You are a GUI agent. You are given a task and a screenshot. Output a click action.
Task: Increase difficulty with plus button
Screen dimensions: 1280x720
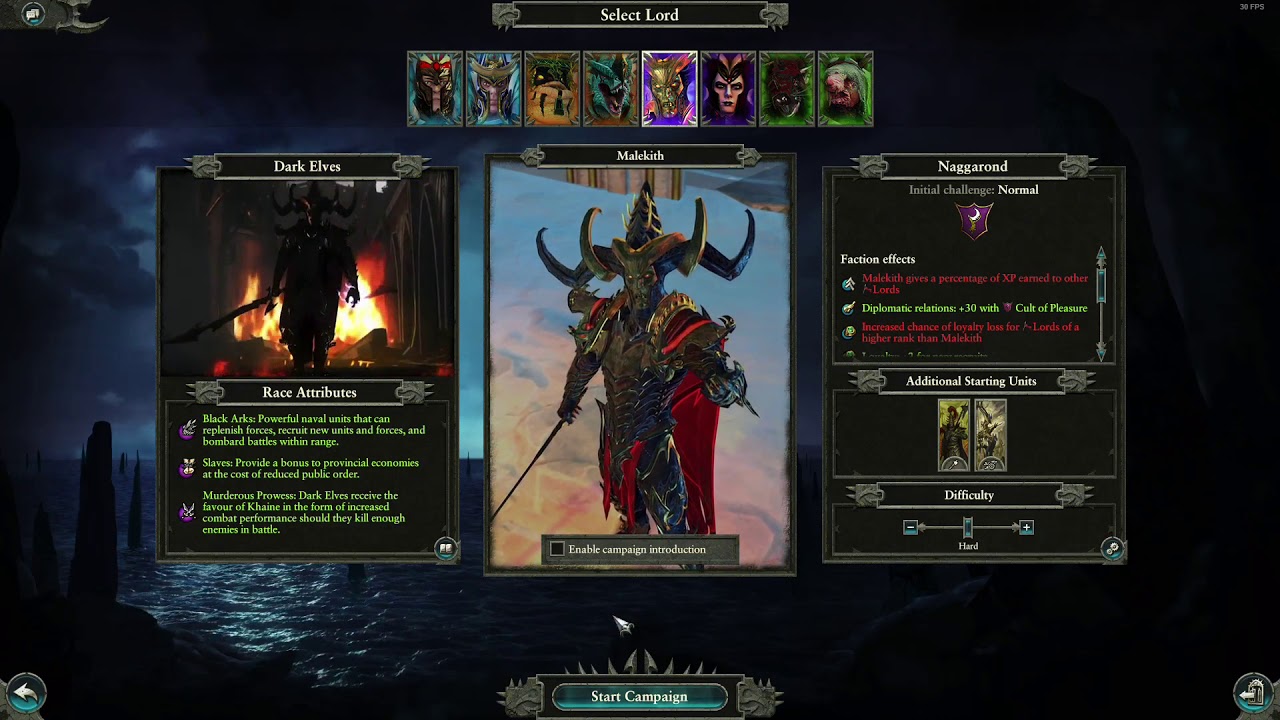[x=1026, y=527]
